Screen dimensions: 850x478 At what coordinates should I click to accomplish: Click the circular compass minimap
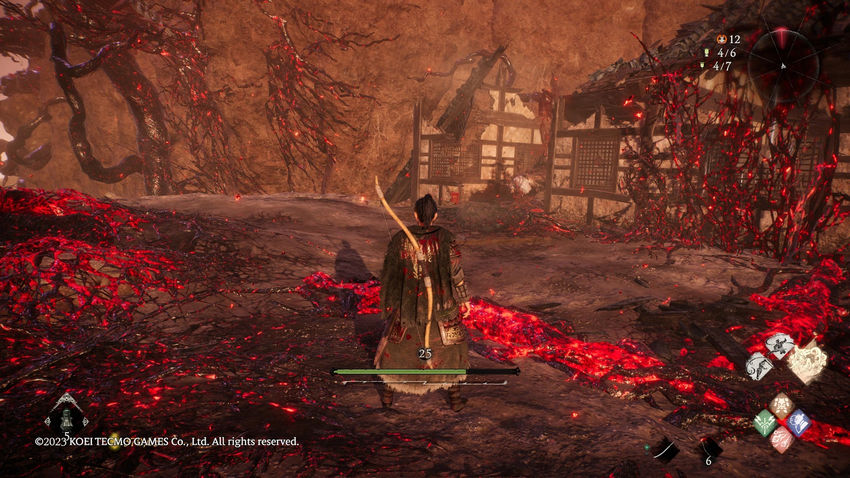point(783,58)
